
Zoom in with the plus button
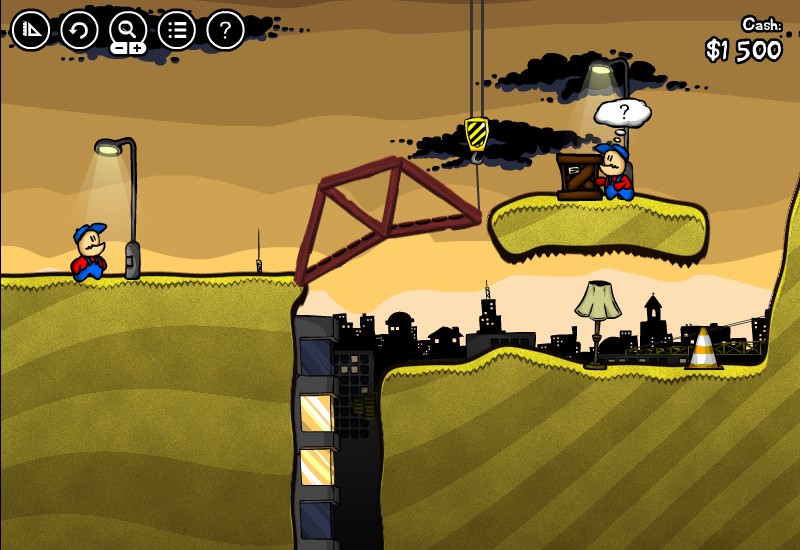137,48
